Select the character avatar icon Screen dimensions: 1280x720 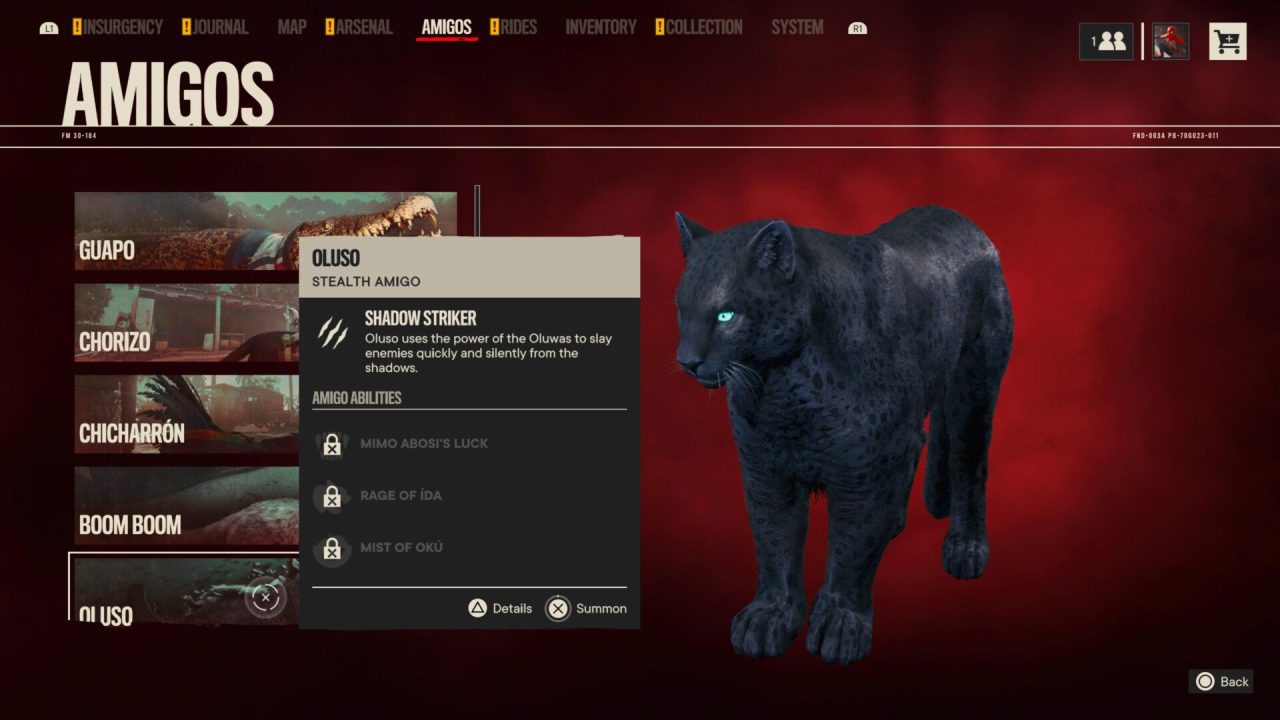point(1169,41)
